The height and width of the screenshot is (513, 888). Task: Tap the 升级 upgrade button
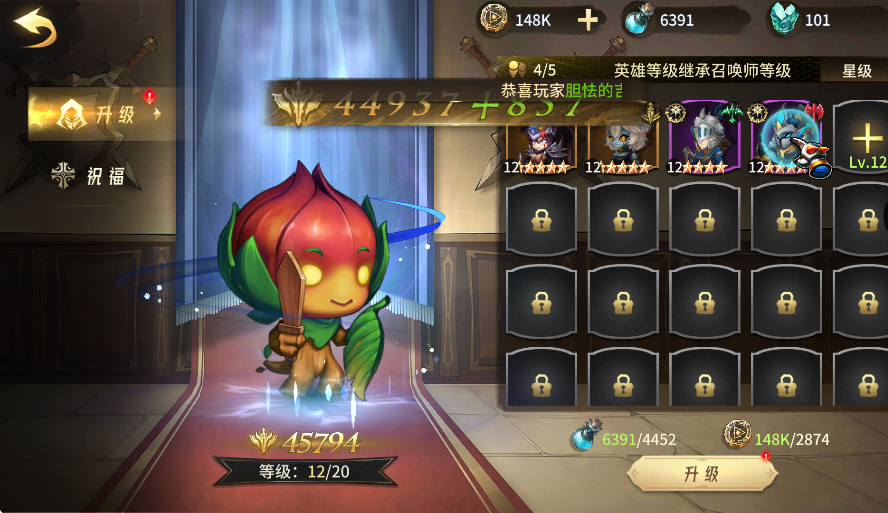(701, 474)
